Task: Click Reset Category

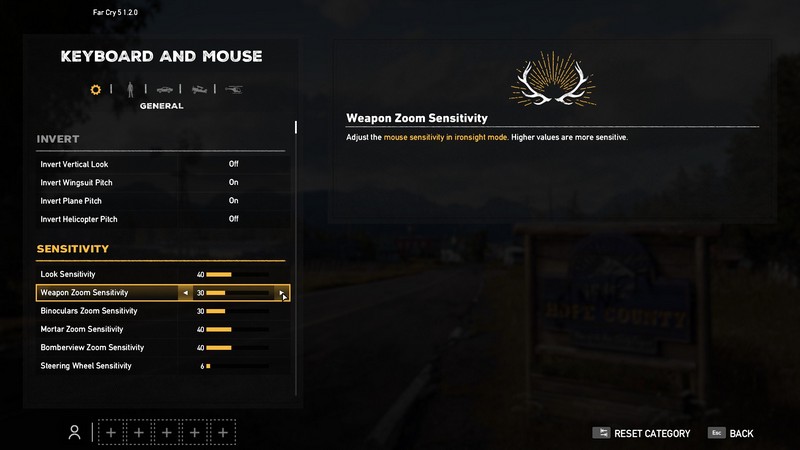Action: (641, 433)
